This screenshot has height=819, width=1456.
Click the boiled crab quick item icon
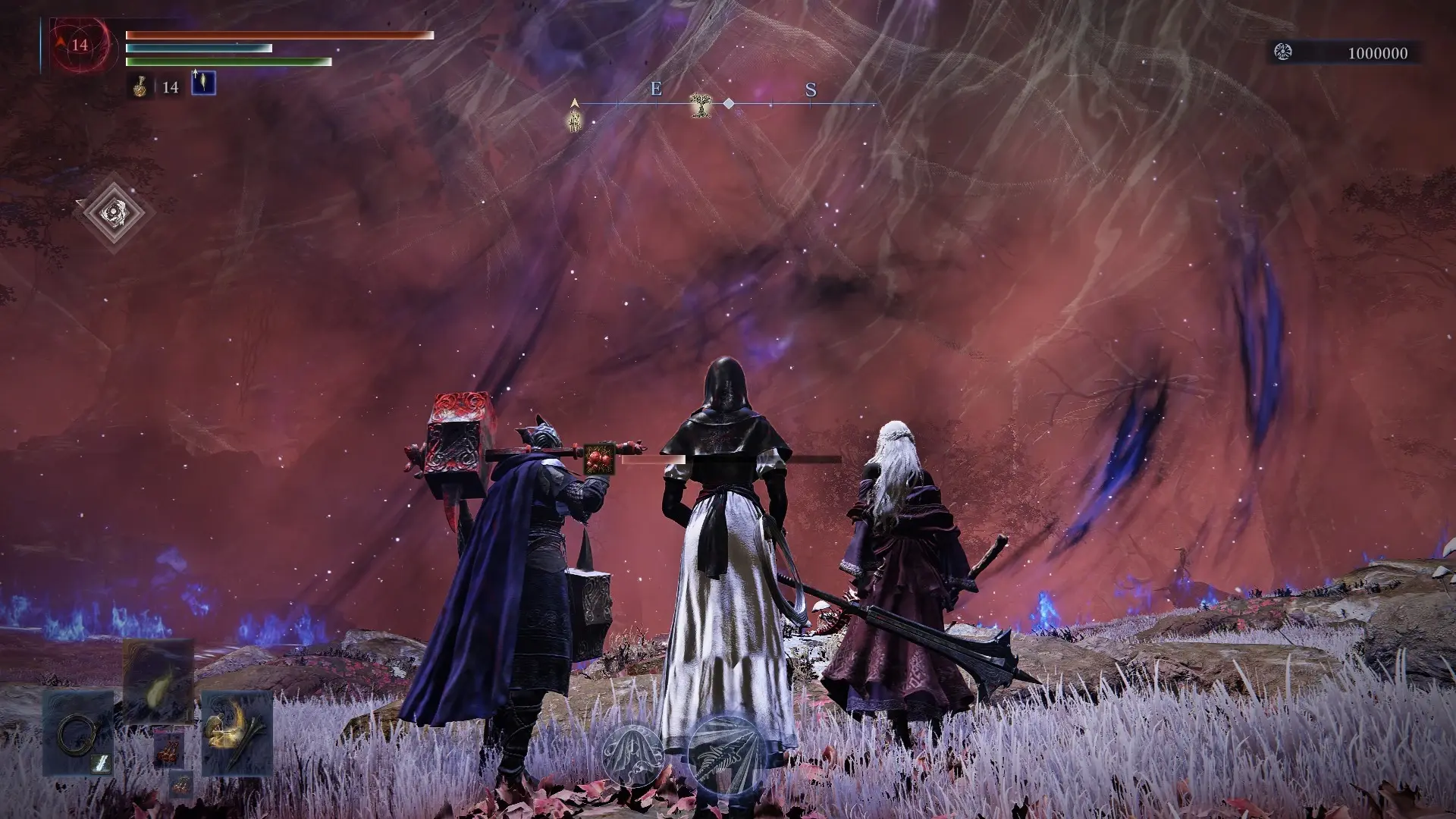tap(168, 752)
